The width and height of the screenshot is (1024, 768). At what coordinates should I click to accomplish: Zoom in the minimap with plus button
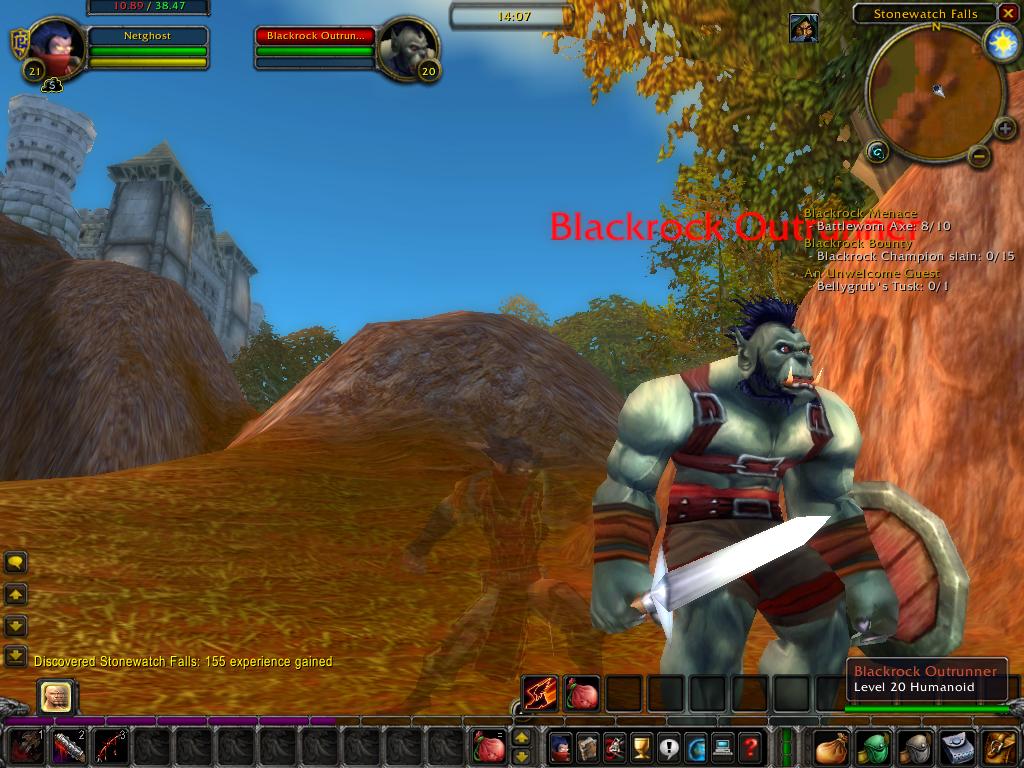tap(1005, 129)
